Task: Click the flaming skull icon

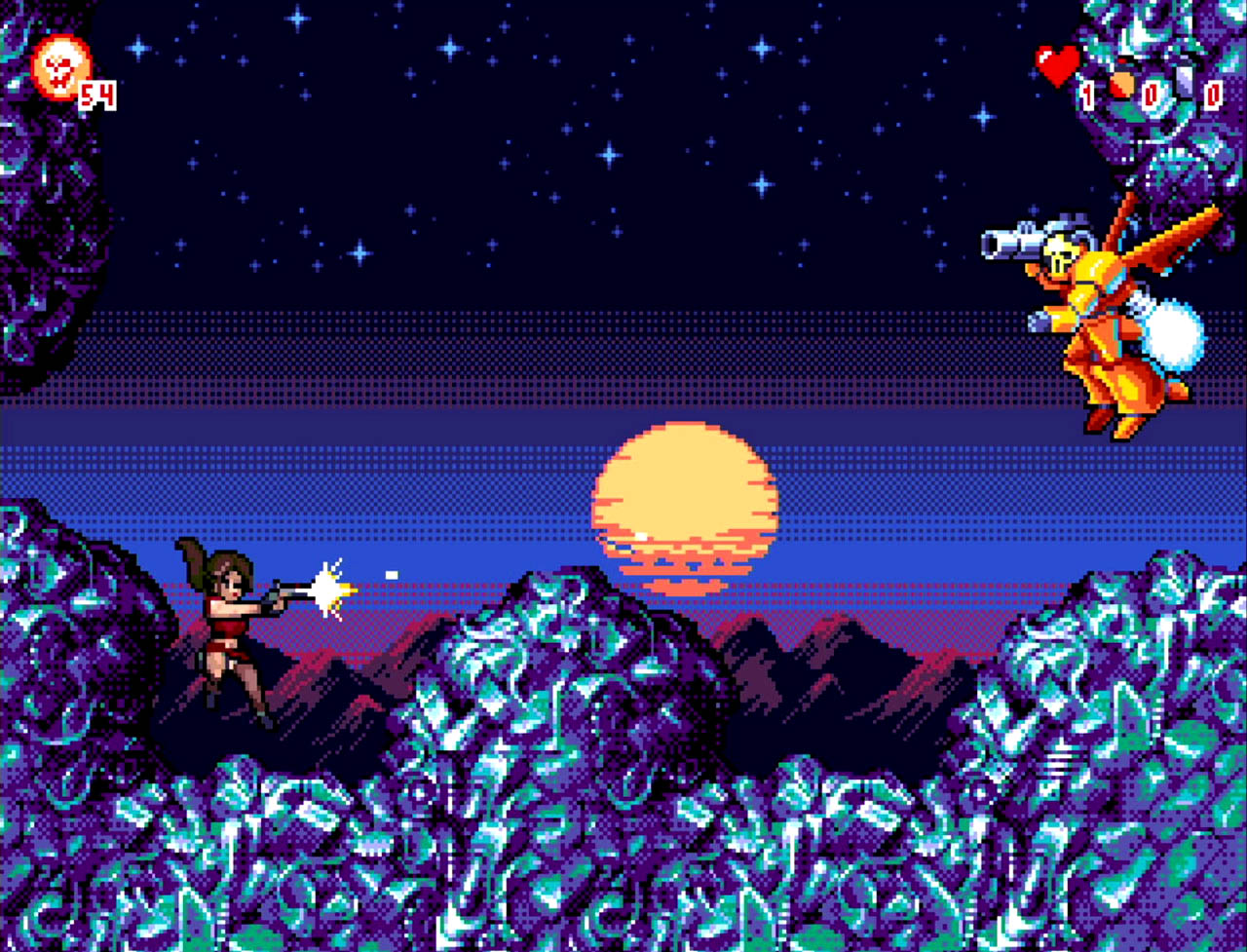Action: point(60,67)
